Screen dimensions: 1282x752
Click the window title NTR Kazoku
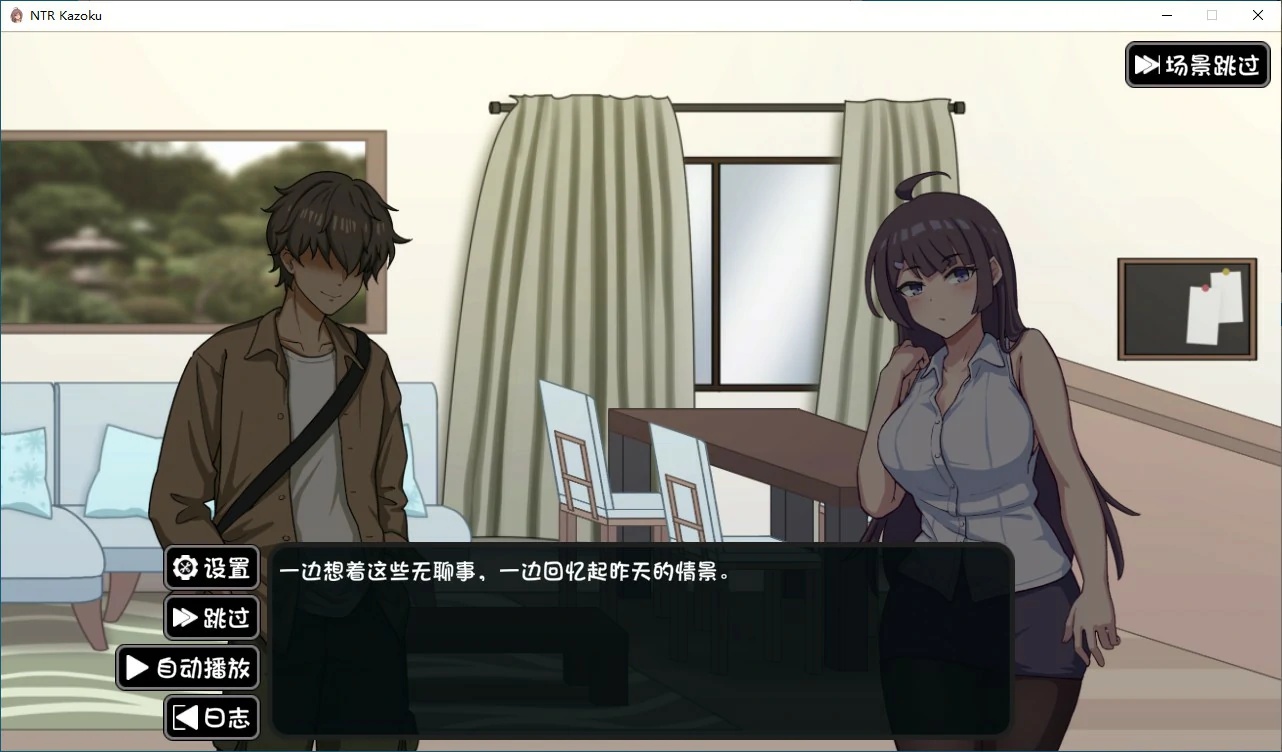pyautogui.click(x=65, y=14)
